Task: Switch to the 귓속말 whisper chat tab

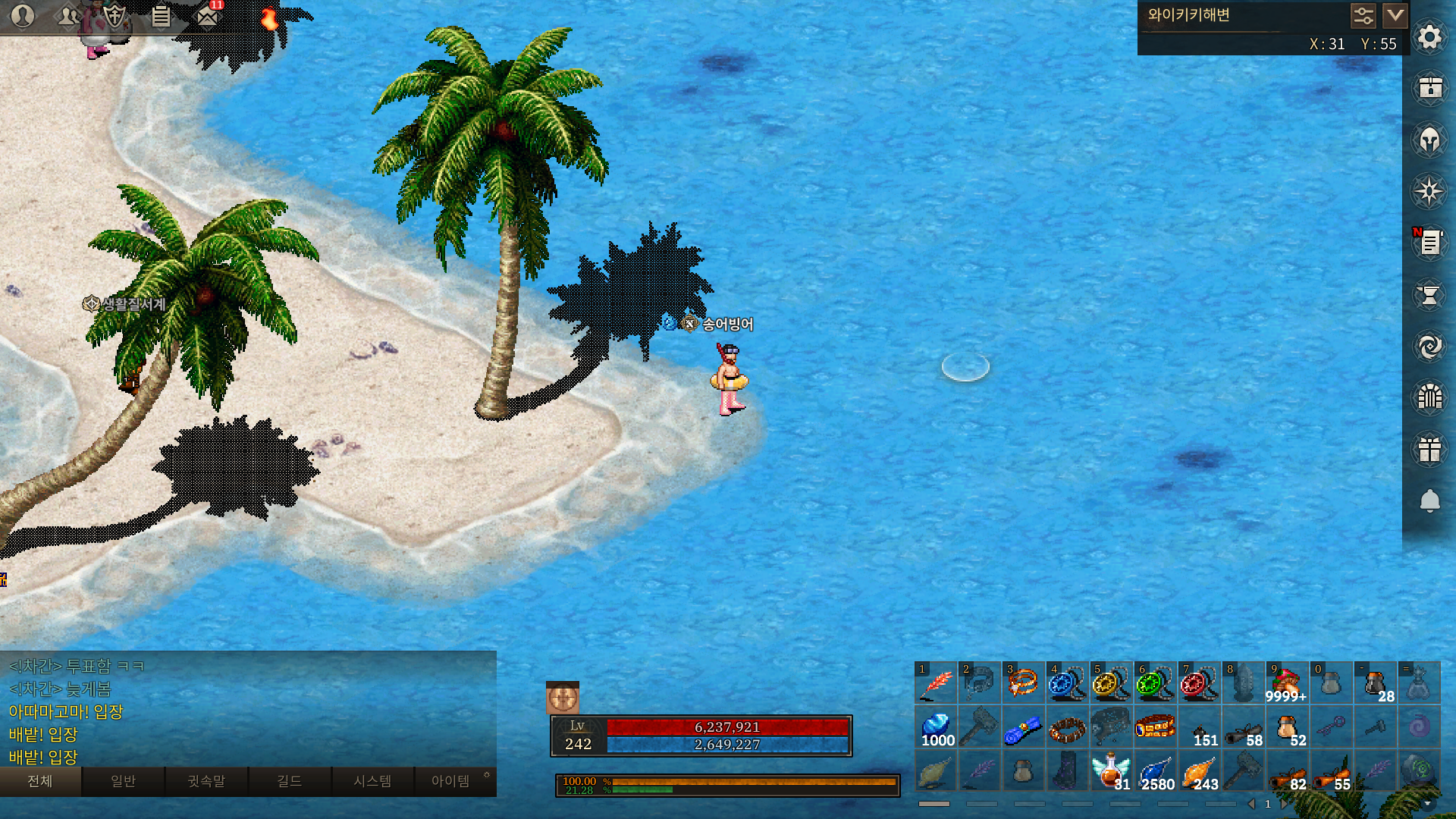Action: coord(206,781)
